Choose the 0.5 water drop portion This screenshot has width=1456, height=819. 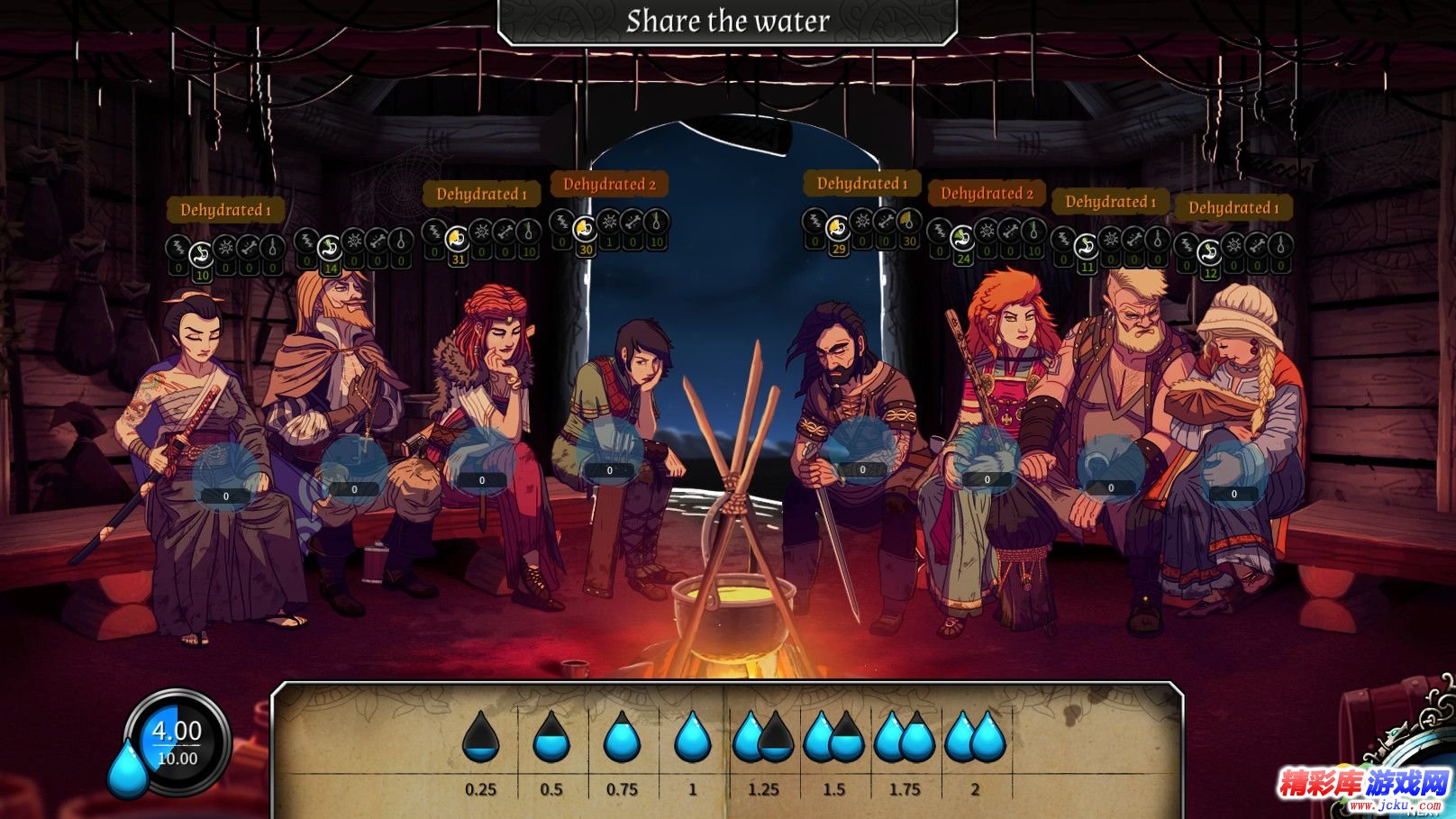551,737
